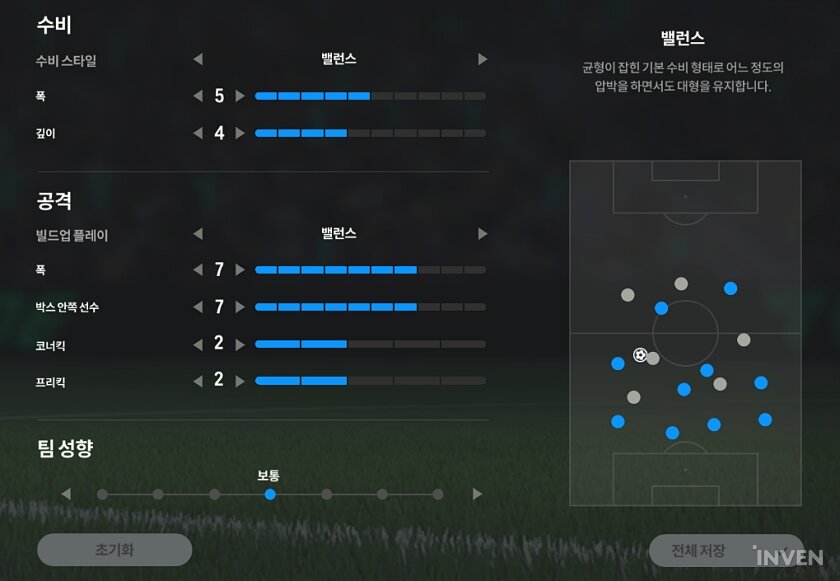Select rightmost 팀 성향 slider point
This screenshot has width=840, height=581.
(438, 494)
